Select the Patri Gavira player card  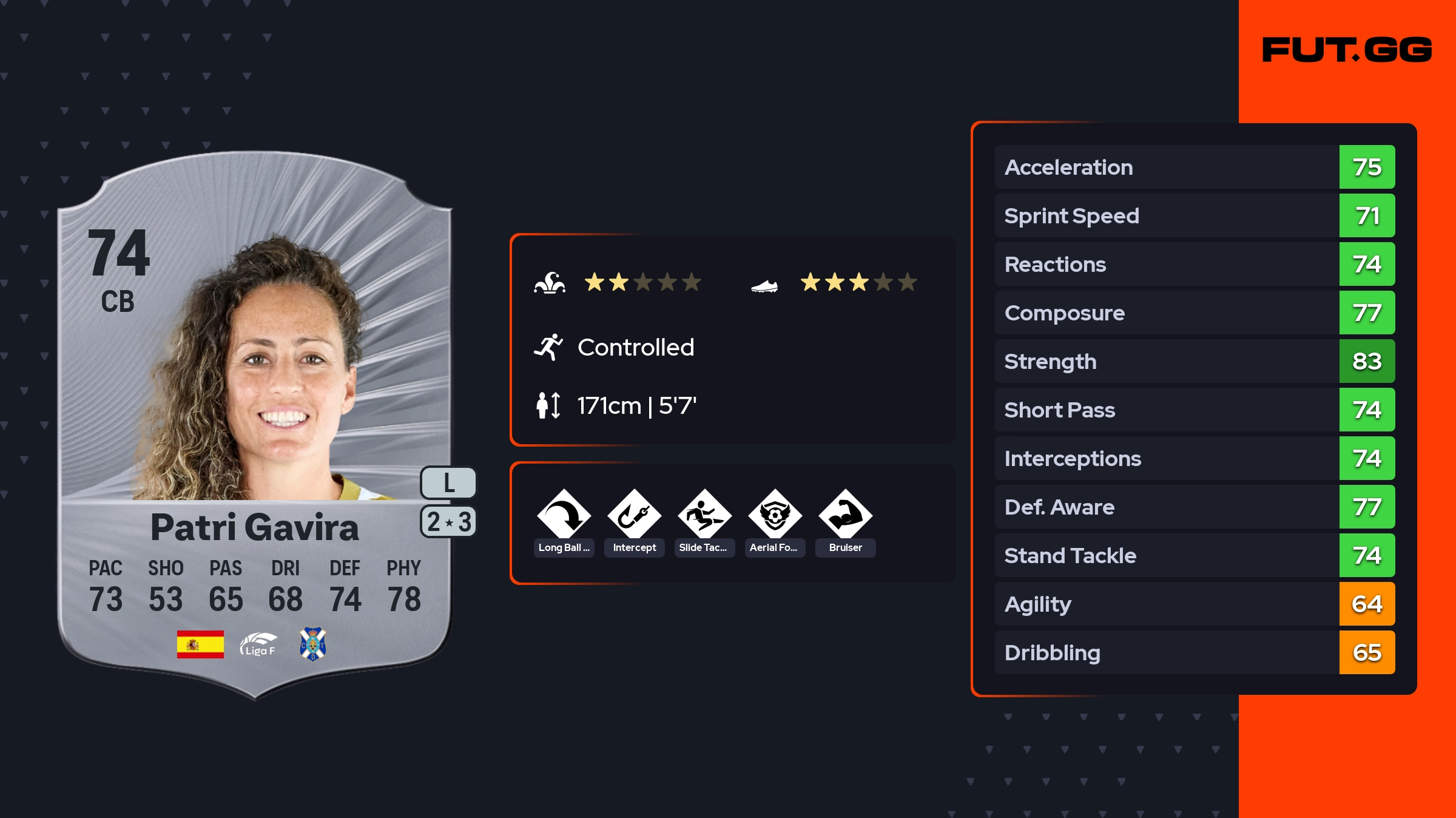pos(255,425)
